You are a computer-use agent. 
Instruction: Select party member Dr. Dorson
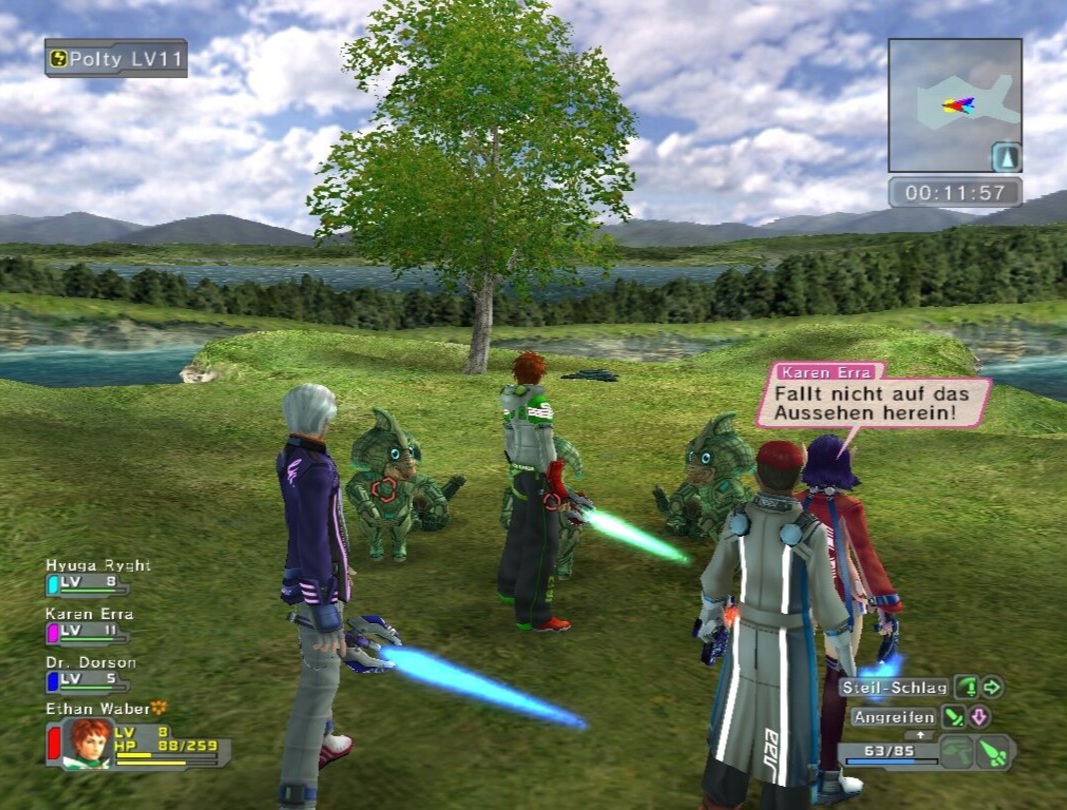[91, 662]
